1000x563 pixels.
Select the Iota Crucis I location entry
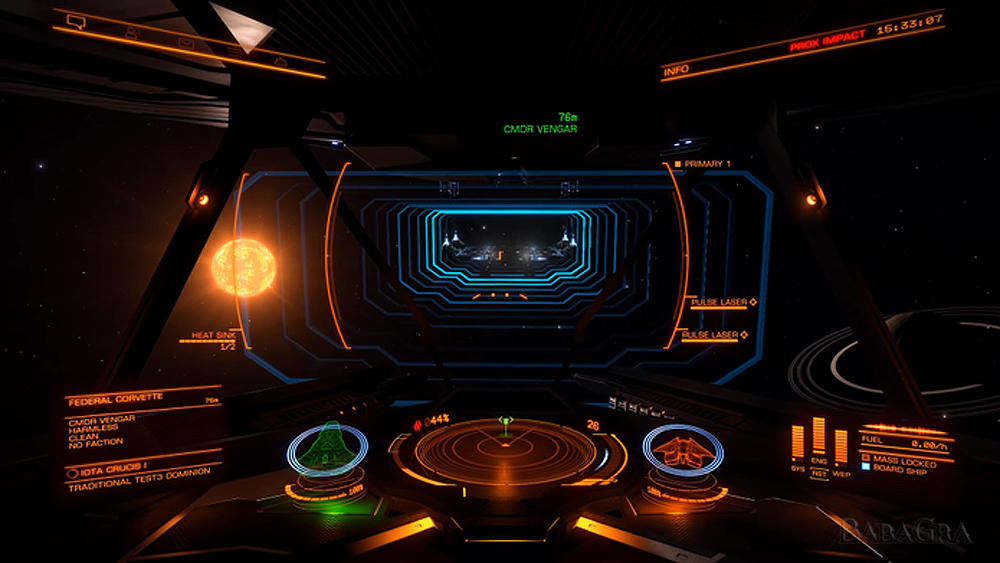pos(111,470)
